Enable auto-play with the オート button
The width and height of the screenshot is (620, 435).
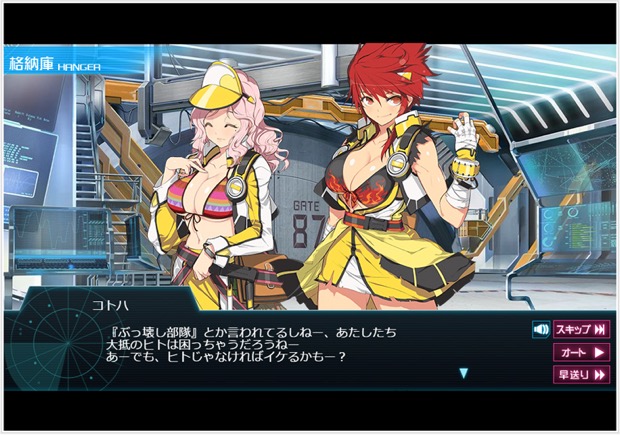coord(581,352)
